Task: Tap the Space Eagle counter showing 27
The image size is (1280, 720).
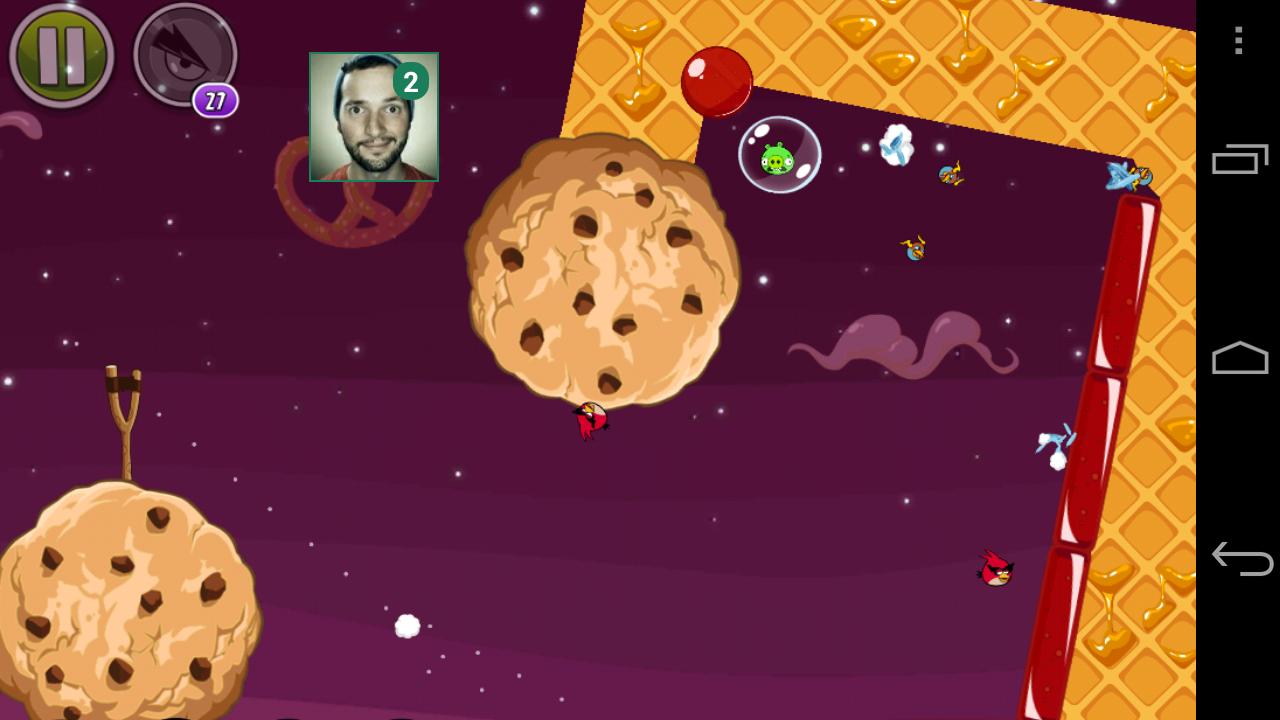Action: (213, 103)
